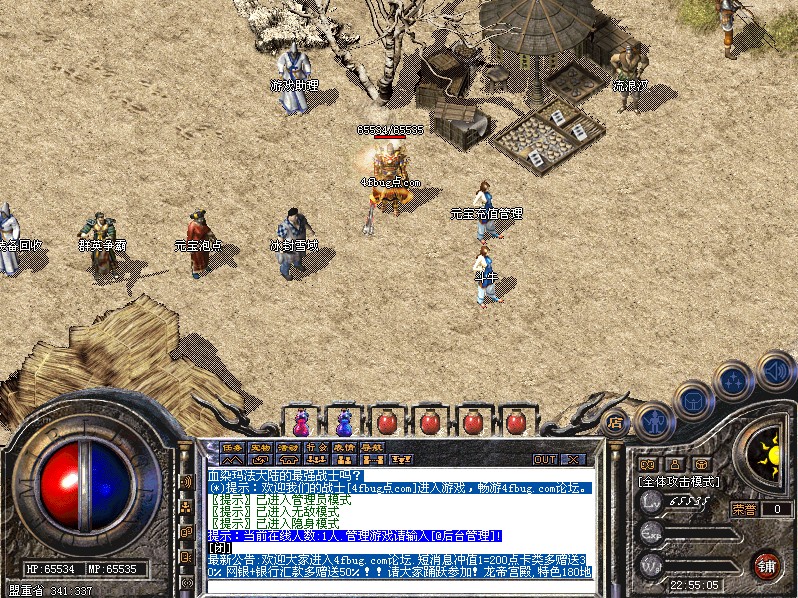The width and height of the screenshot is (798, 598).
Task: Click the 荣誉 honor label button
Action: coord(743,509)
